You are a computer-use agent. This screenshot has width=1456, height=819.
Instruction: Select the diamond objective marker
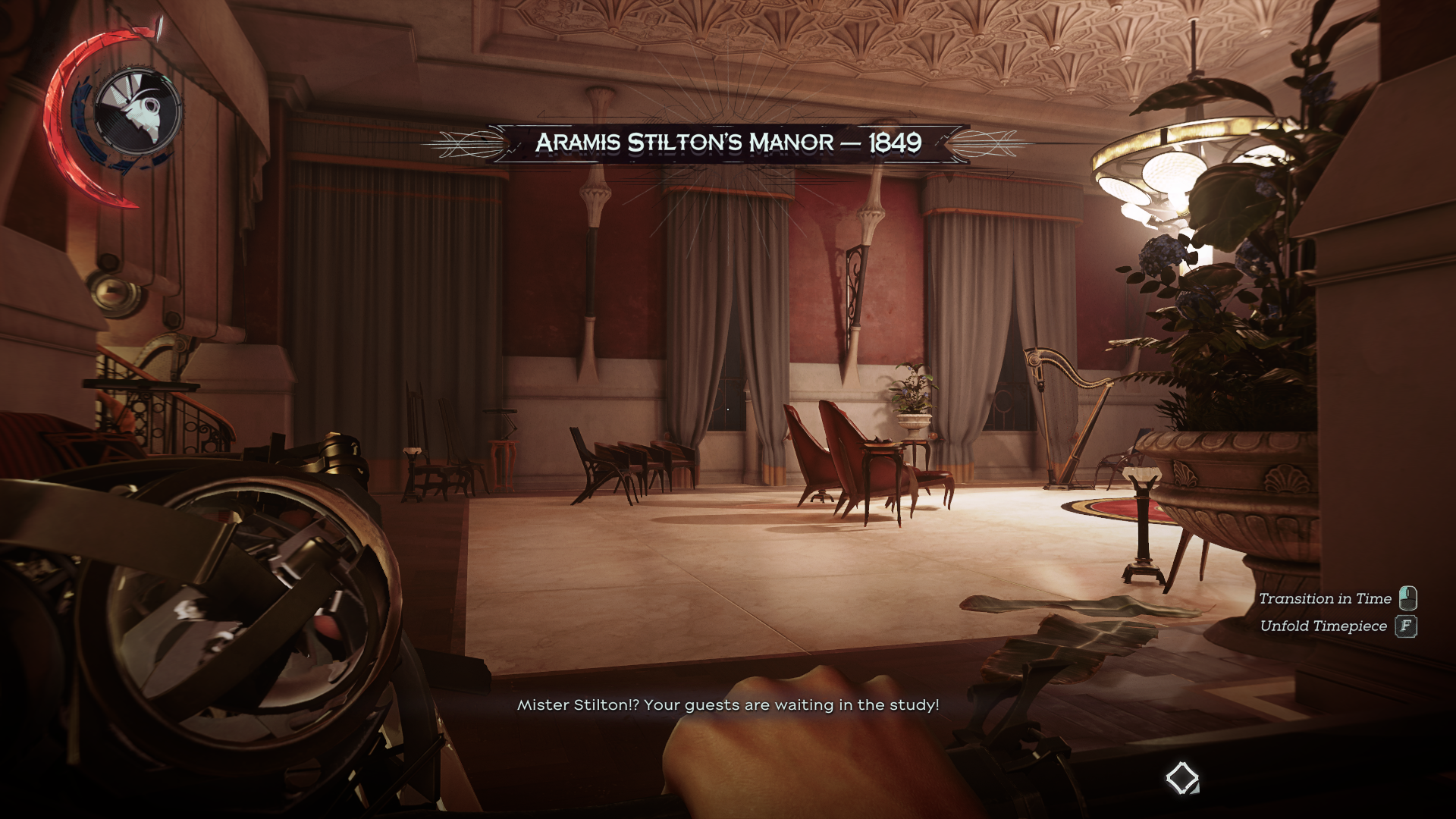(1181, 778)
